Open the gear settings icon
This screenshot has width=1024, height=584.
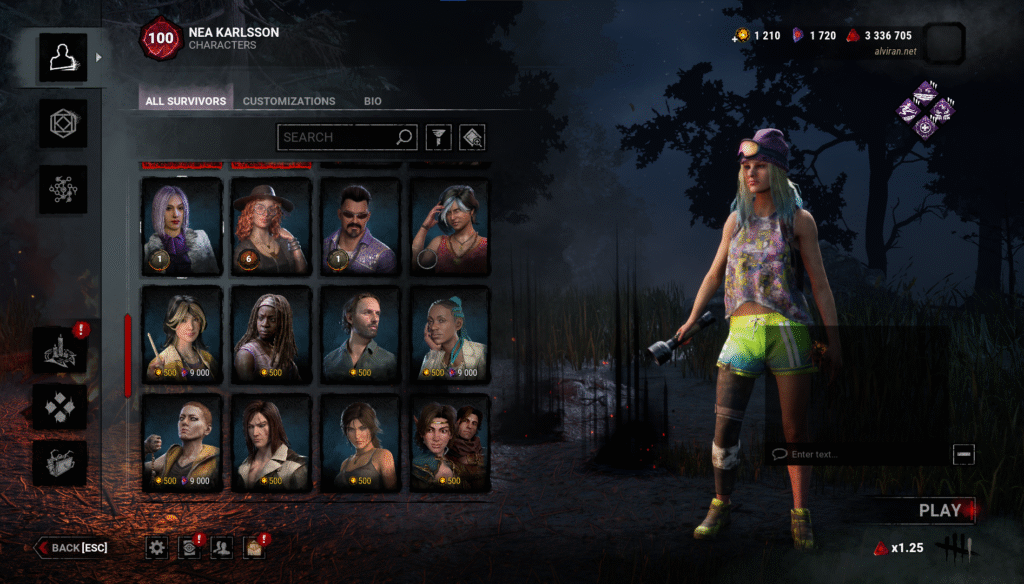click(157, 547)
